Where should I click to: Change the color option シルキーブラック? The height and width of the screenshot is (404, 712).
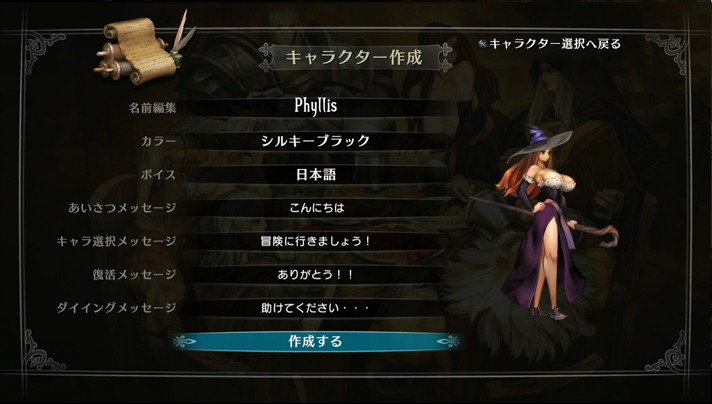tap(316, 141)
